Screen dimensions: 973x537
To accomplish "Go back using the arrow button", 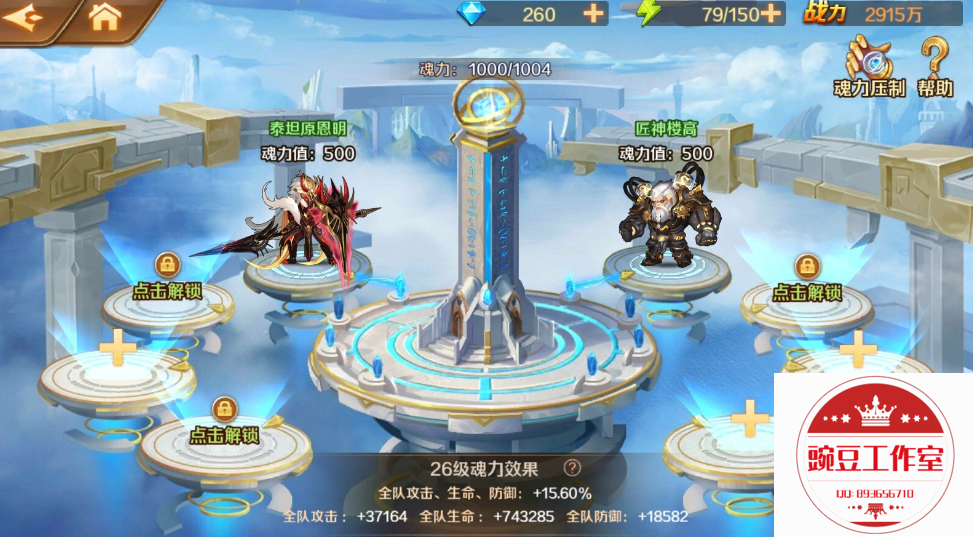I will [x=25, y=17].
